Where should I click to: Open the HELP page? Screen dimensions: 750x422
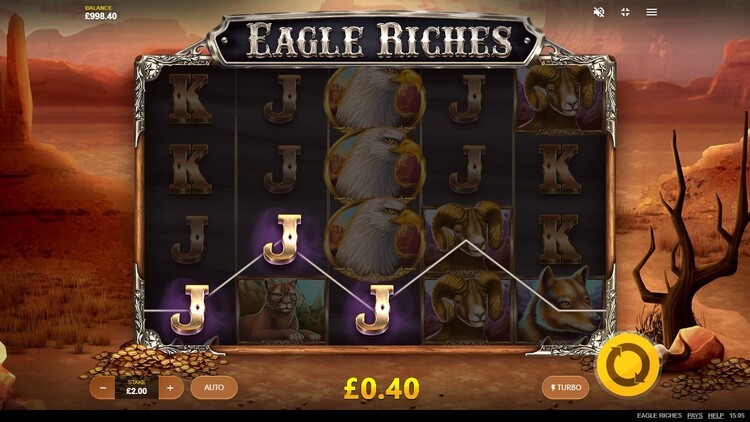point(716,415)
